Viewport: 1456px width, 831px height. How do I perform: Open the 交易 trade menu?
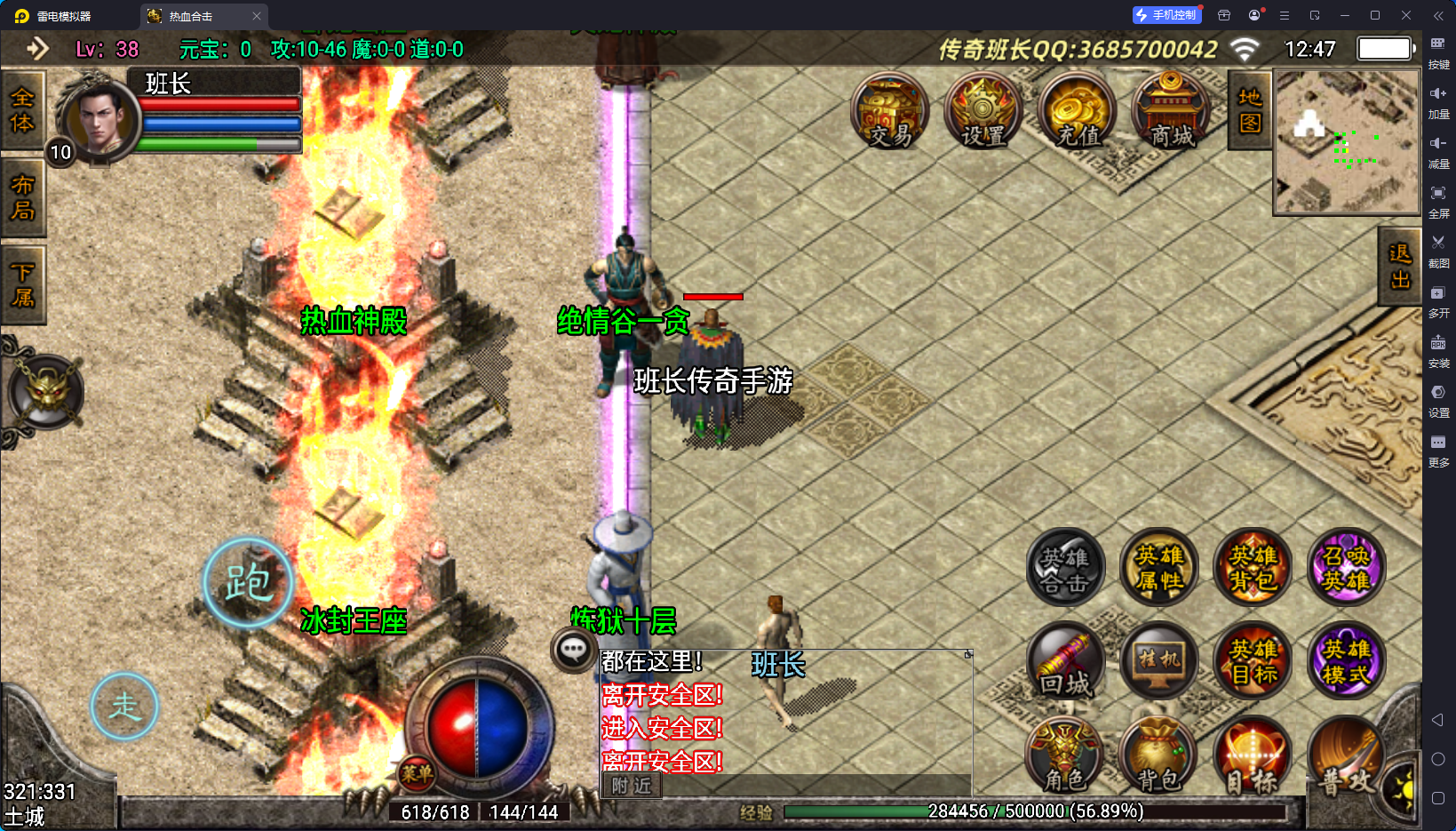click(x=889, y=112)
